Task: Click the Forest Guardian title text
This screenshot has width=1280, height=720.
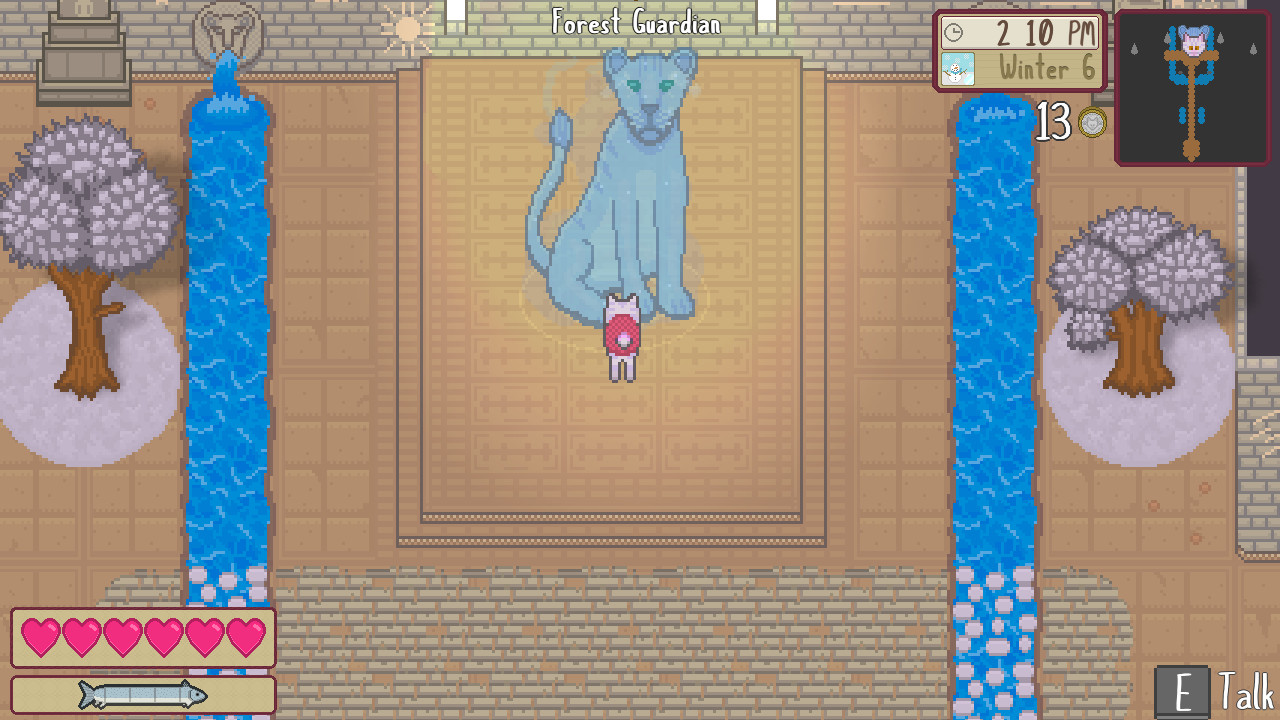Action: pos(638,23)
